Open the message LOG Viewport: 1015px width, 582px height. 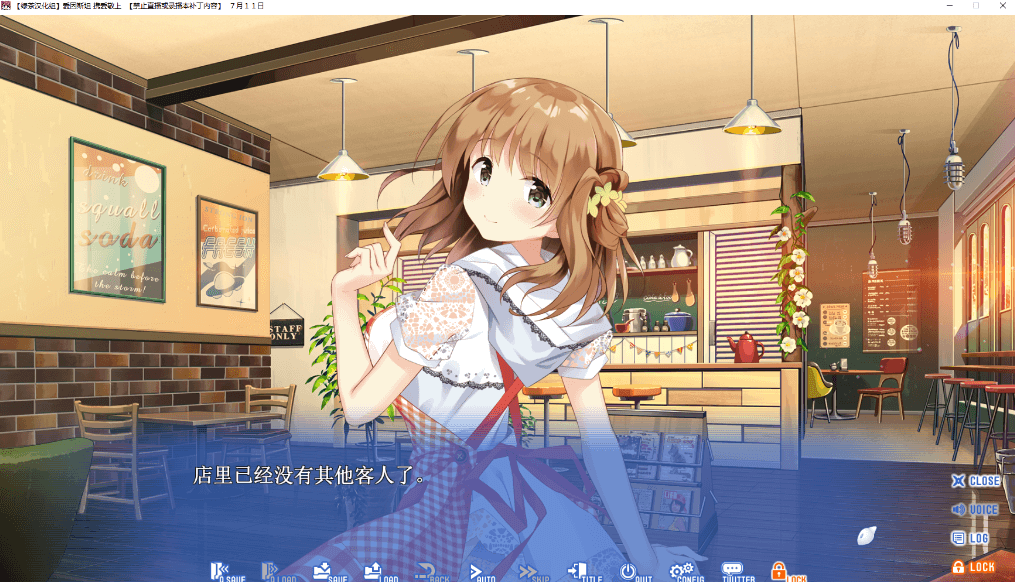(x=970, y=538)
